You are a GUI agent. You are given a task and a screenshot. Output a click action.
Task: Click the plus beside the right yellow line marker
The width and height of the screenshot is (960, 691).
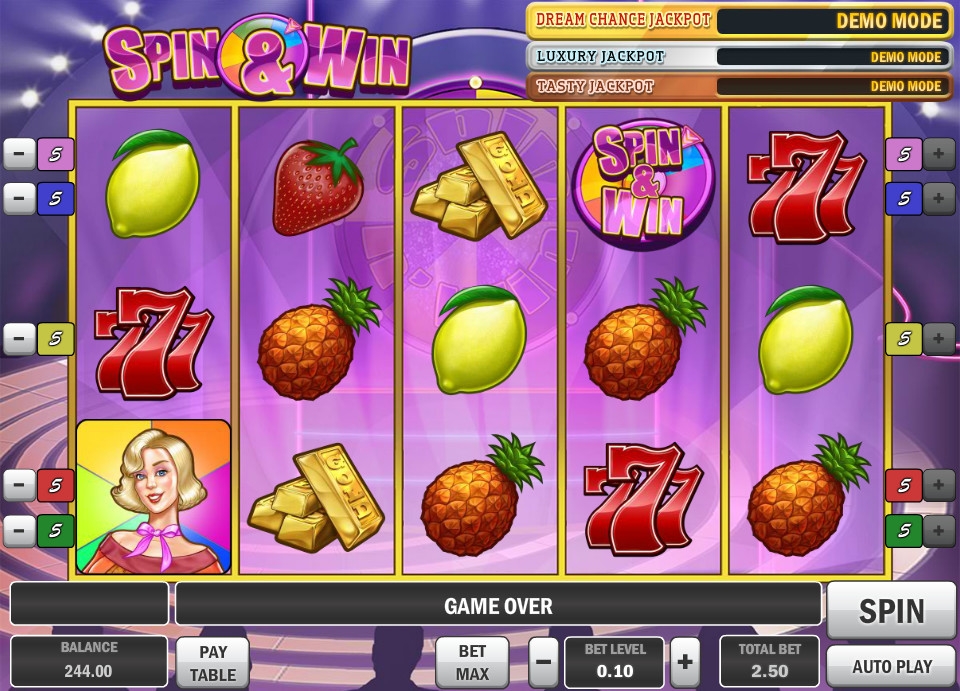pyautogui.click(x=939, y=339)
